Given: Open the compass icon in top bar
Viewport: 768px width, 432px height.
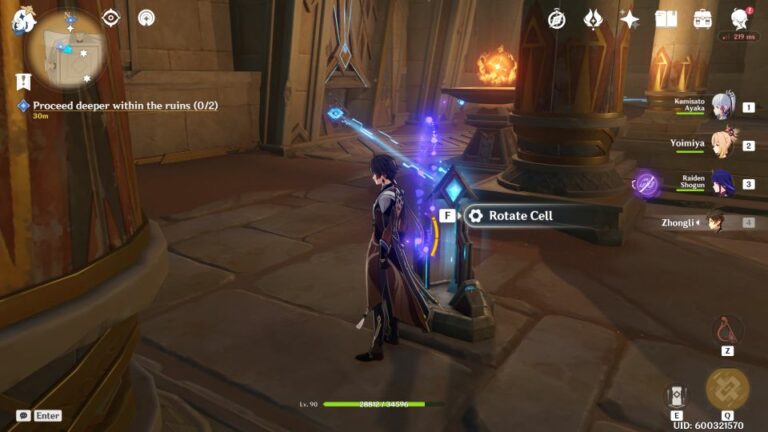Looking at the screenshot, I should point(557,19).
